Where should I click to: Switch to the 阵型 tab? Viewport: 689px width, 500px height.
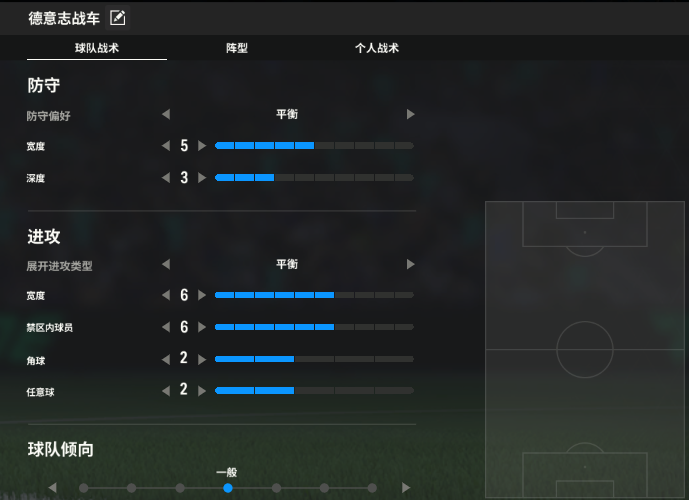click(x=237, y=48)
